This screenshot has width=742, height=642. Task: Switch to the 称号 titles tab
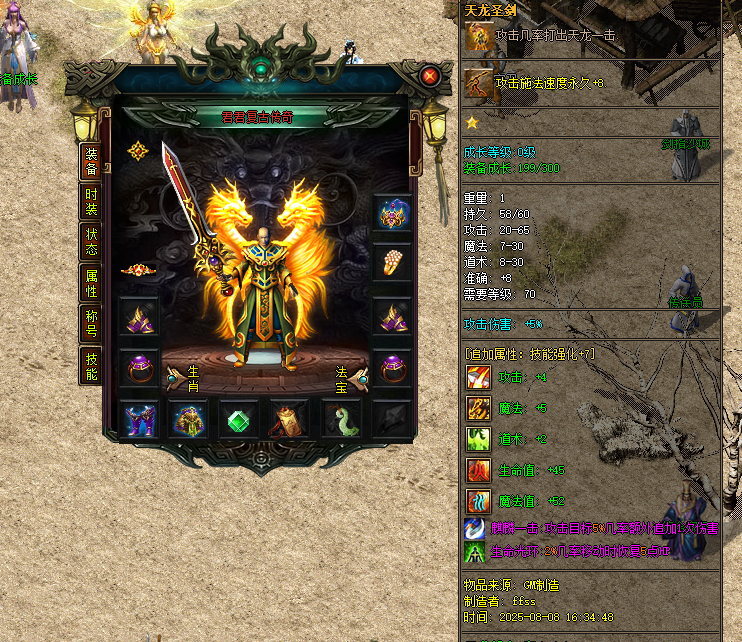click(91, 324)
